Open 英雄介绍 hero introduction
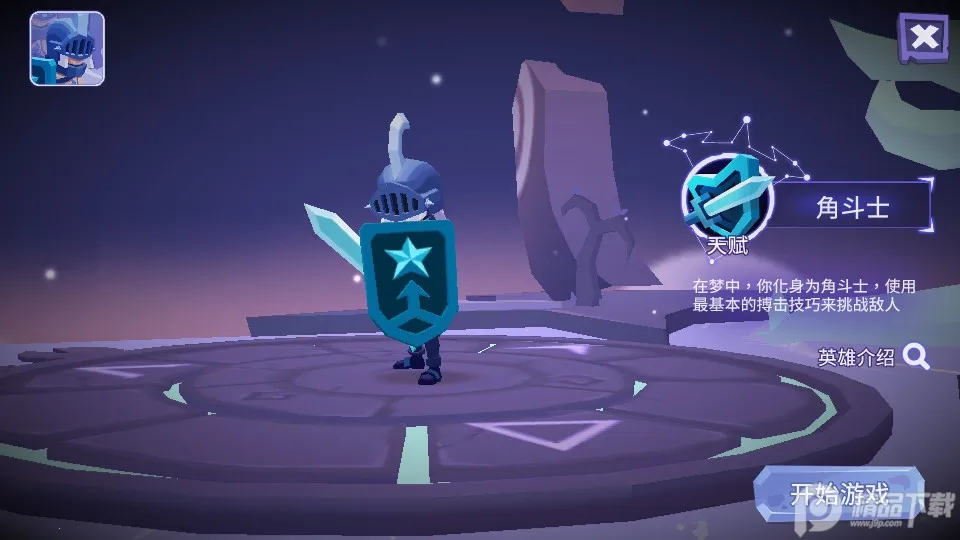The image size is (960, 540). [873, 357]
